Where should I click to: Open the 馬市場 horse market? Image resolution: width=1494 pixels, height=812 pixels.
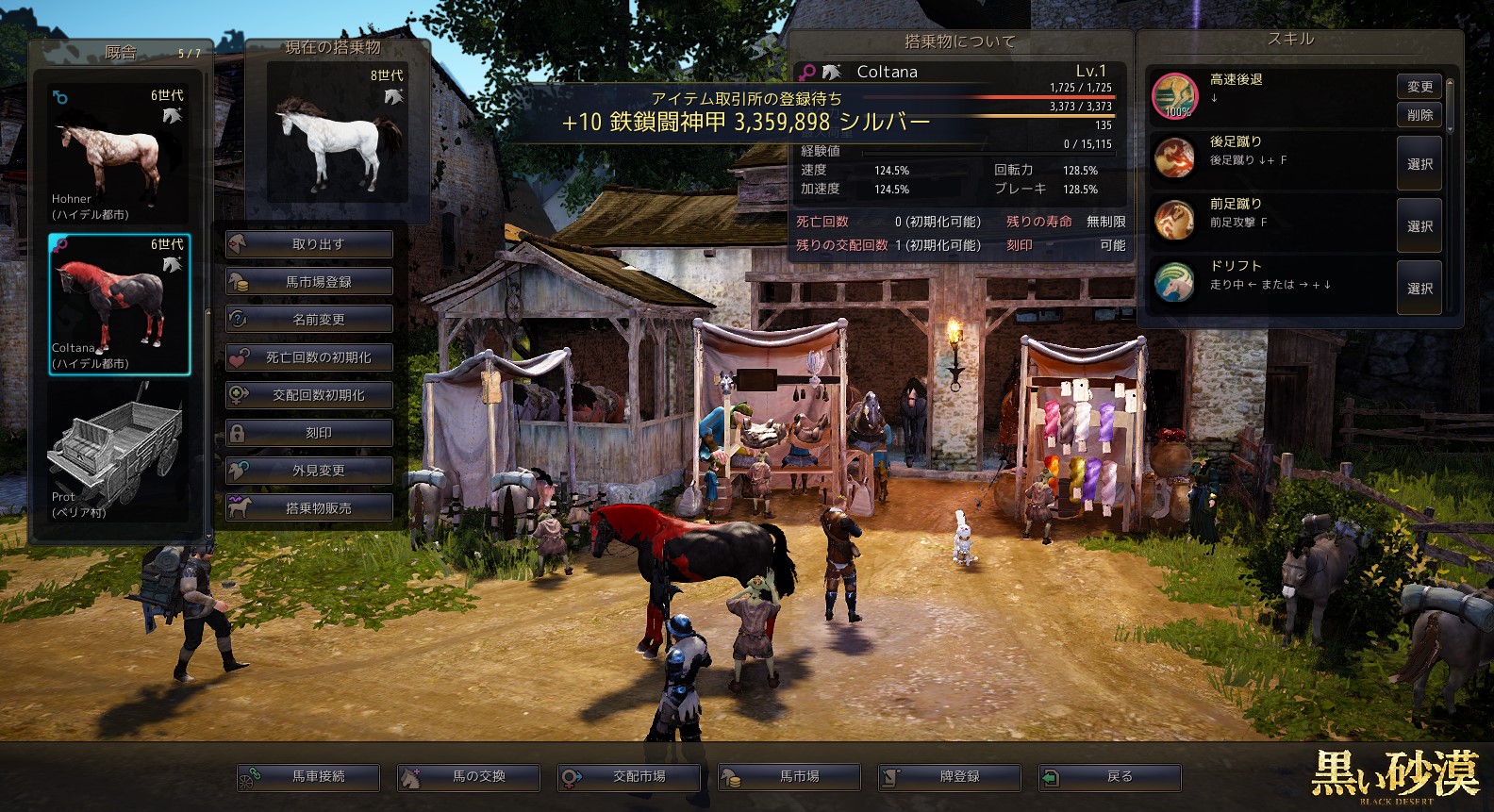click(789, 777)
